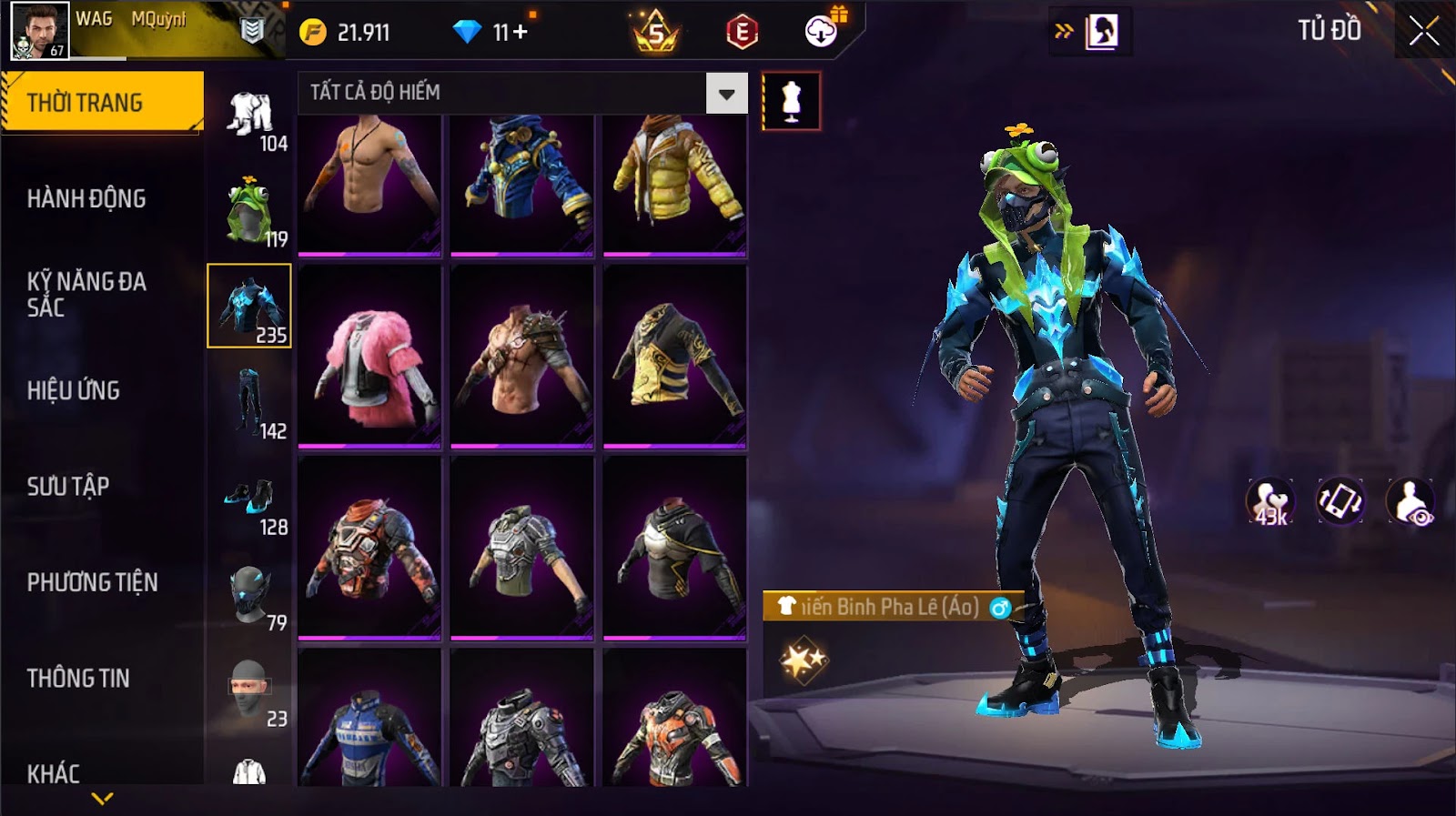The height and width of the screenshot is (816, 1456).
Task: Select the shirtless tattooed torso top
Action: tap(369, 182)
